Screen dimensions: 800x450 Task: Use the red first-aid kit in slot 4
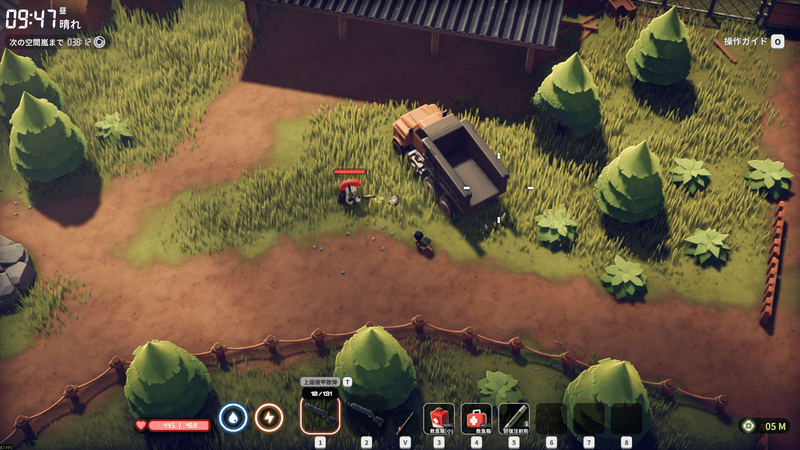click(476, 417)
